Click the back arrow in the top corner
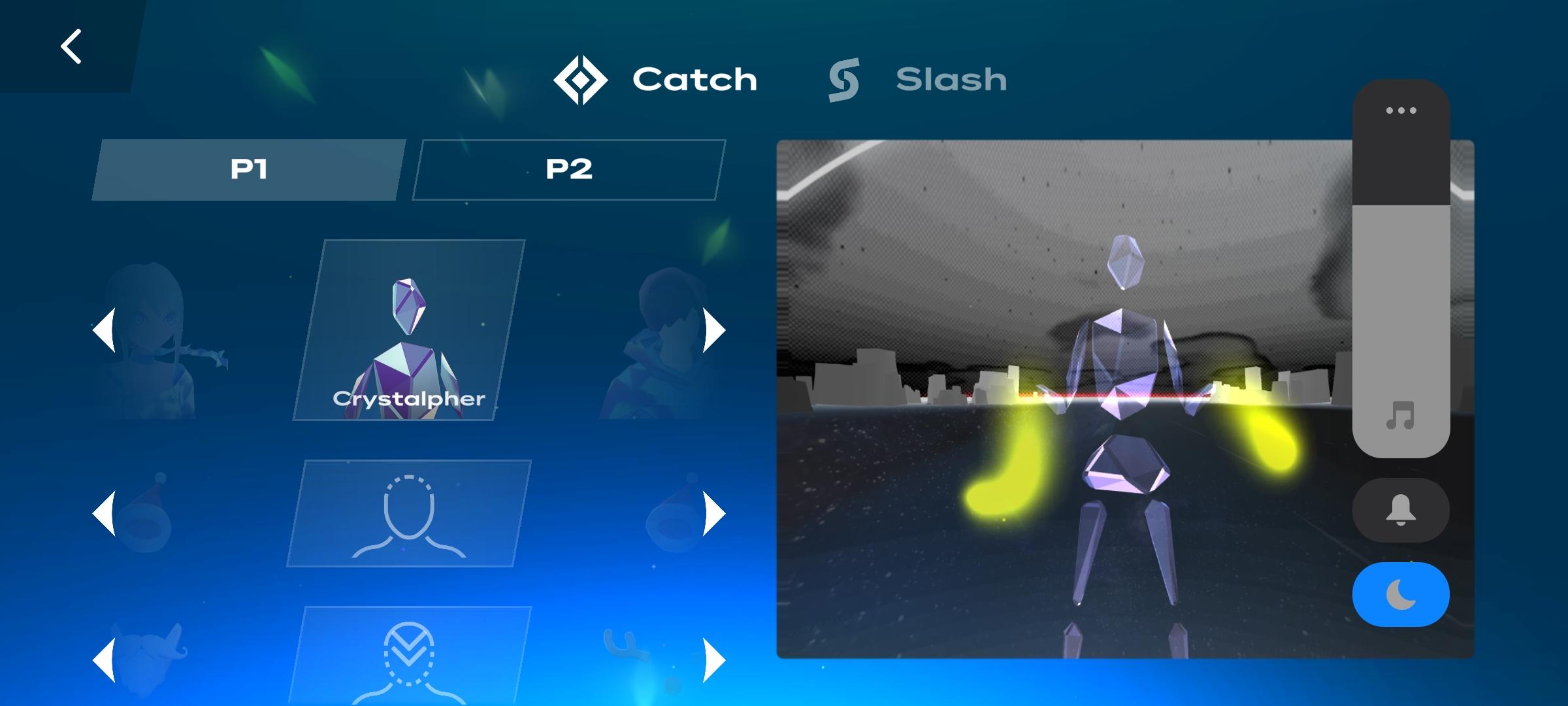 tap(71, 46)
